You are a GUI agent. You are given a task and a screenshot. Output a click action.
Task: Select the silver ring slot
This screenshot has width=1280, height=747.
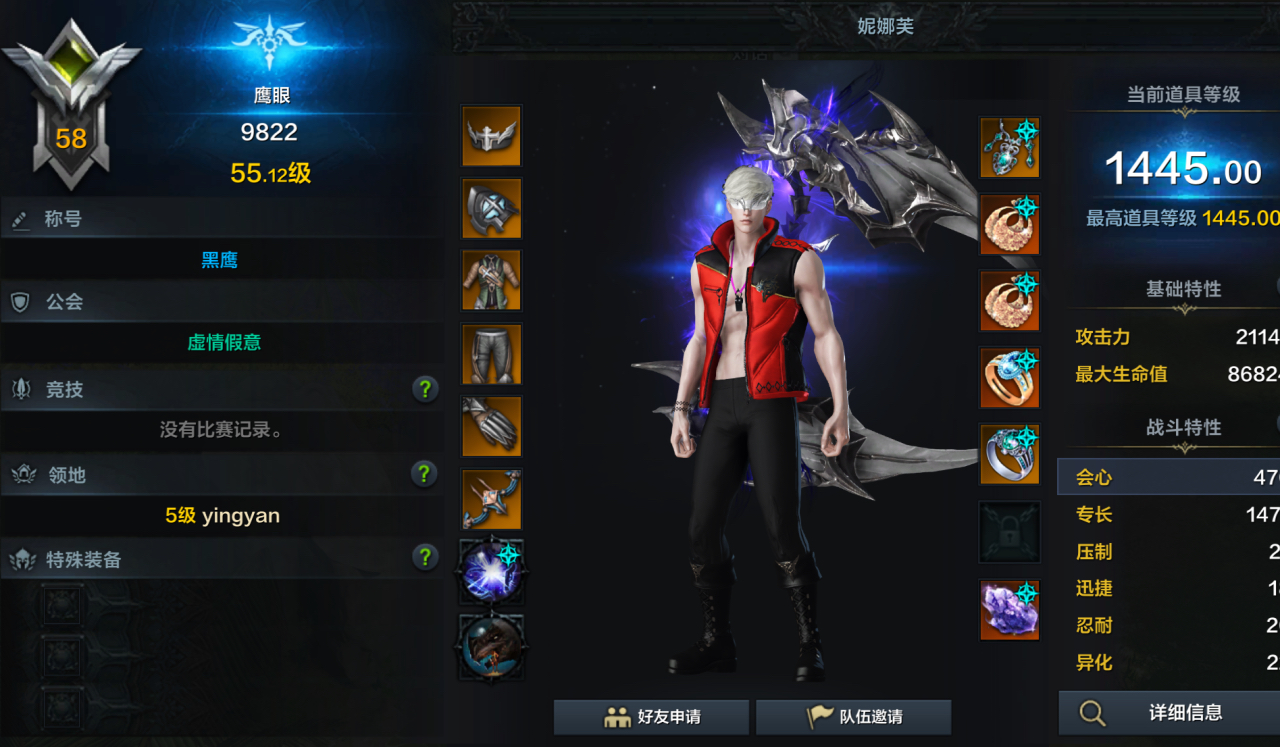tap(1009, 454)
